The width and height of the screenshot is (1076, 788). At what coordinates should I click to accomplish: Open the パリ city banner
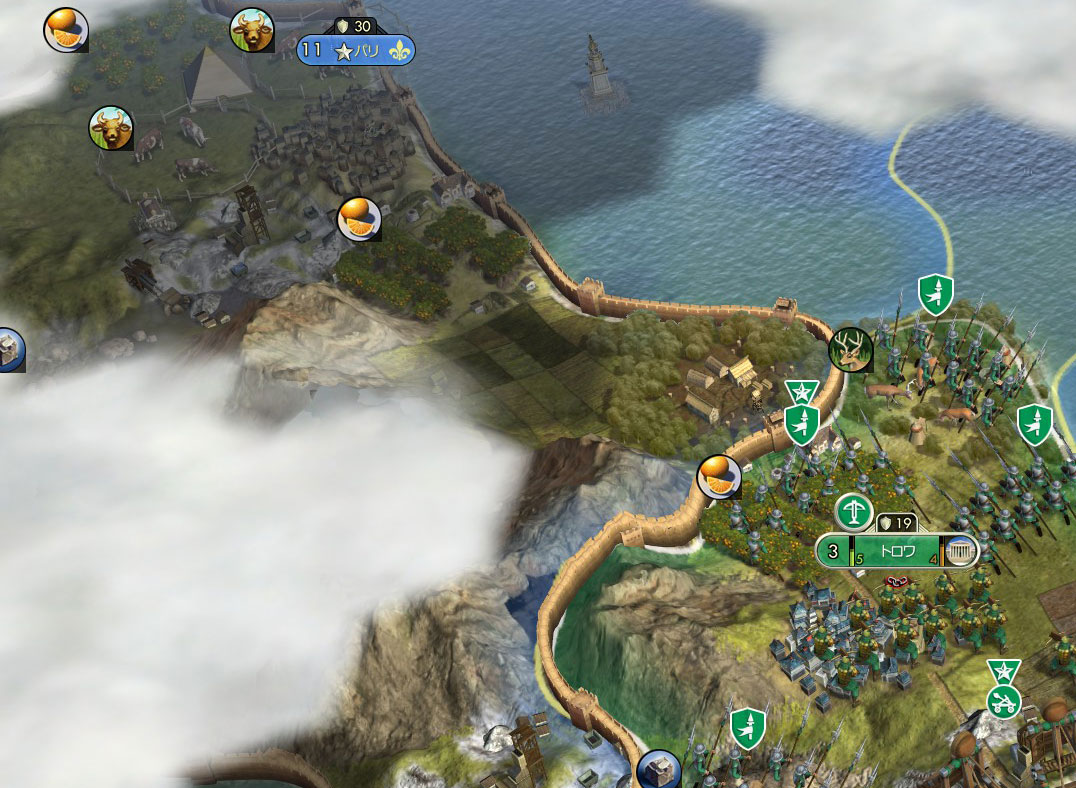(356, 51)
